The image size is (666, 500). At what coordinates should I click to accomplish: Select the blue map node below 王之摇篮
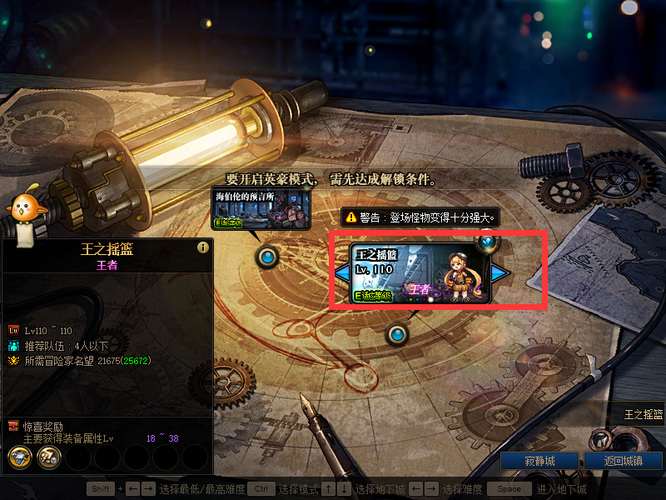[398, 334]
